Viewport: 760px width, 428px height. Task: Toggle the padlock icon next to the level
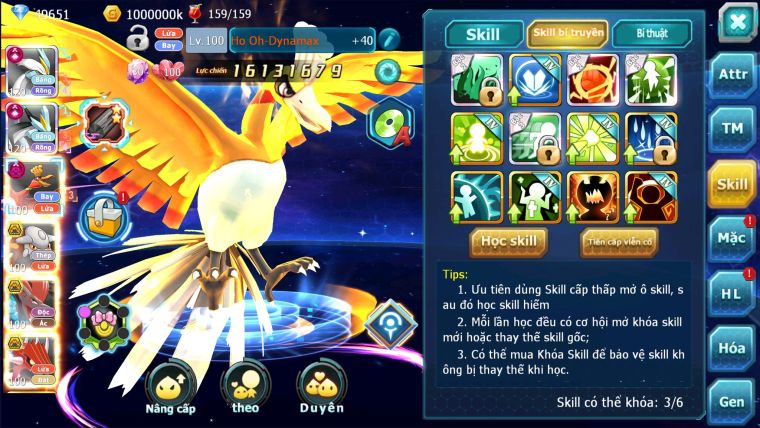click(x=137, y=39)
